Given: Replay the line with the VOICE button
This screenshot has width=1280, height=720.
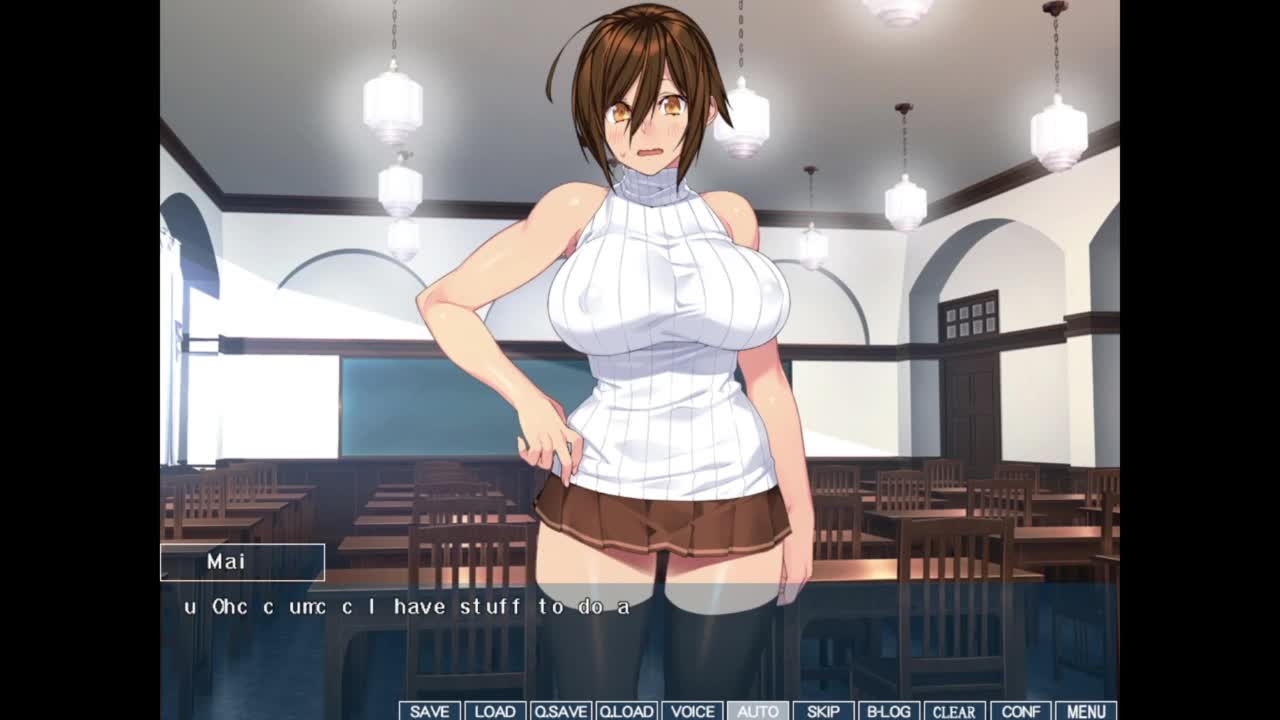Looking at the screenshot, I should coord(692,711).
